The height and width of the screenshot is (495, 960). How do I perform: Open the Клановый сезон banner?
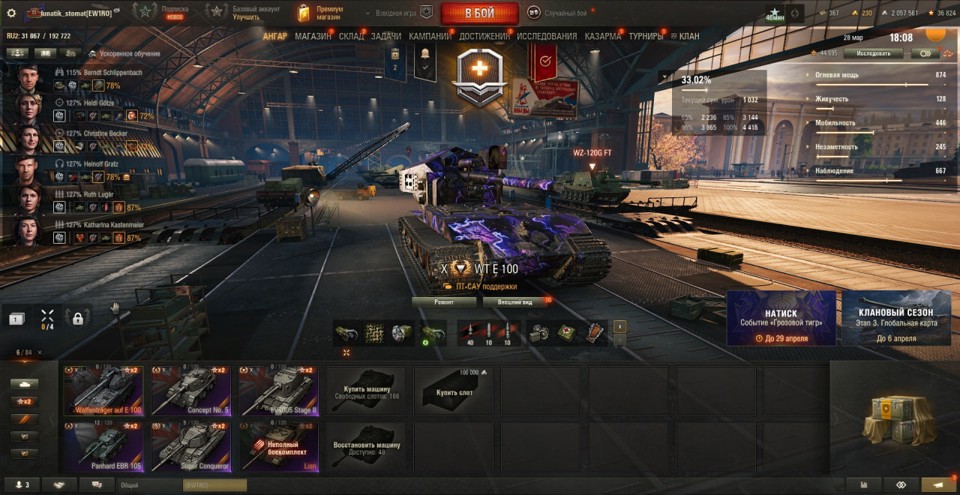pyautogui.click(x=896, y=318)
